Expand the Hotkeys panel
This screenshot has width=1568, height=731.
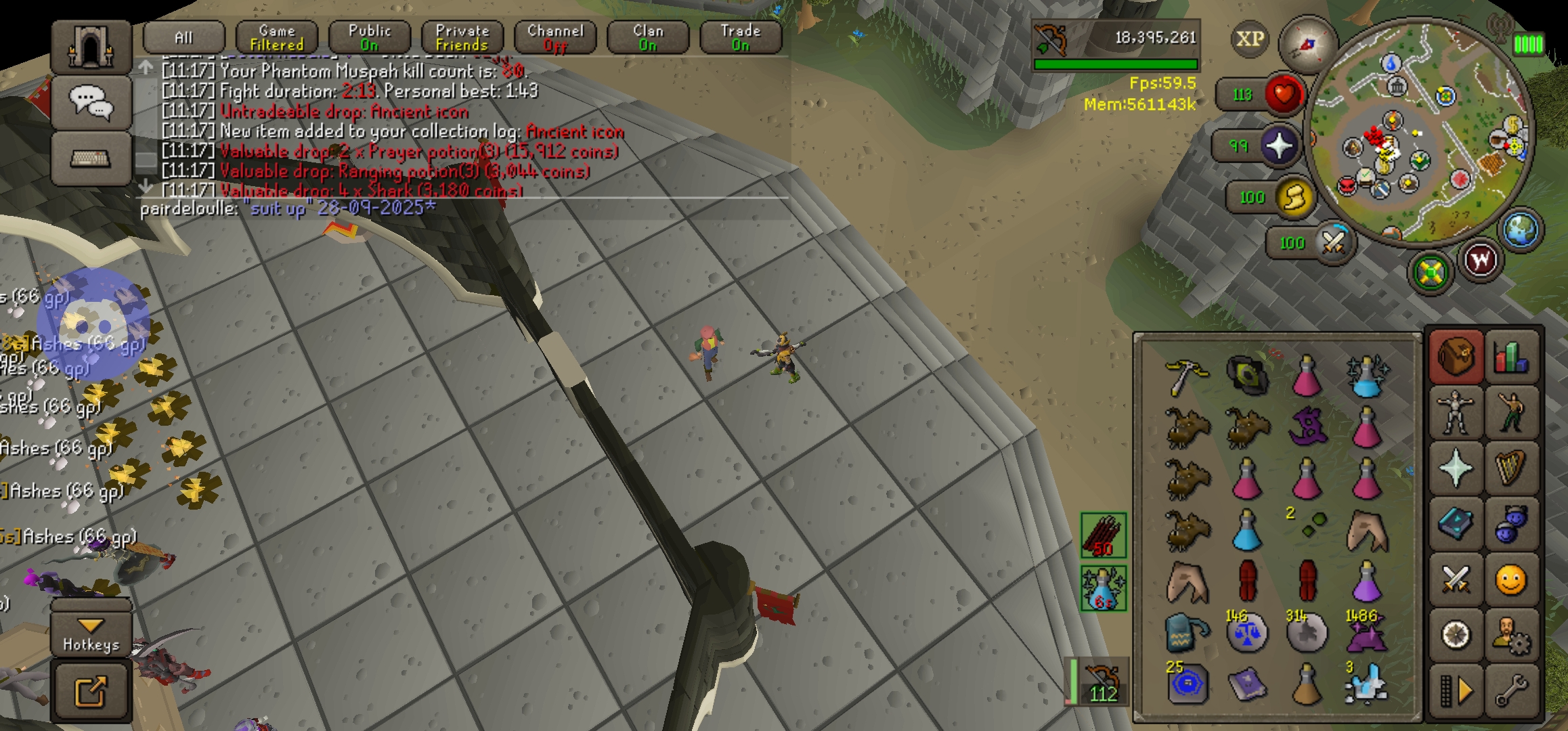click(91, 634)
